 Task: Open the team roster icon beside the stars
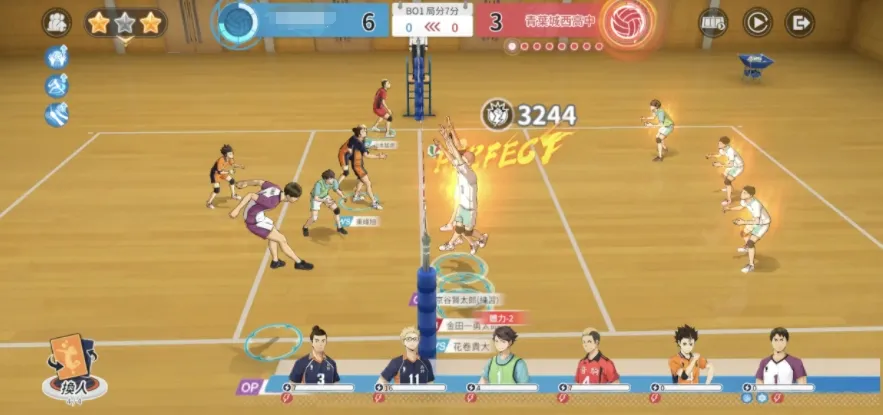pyautogui.click(x=56, y=22)
